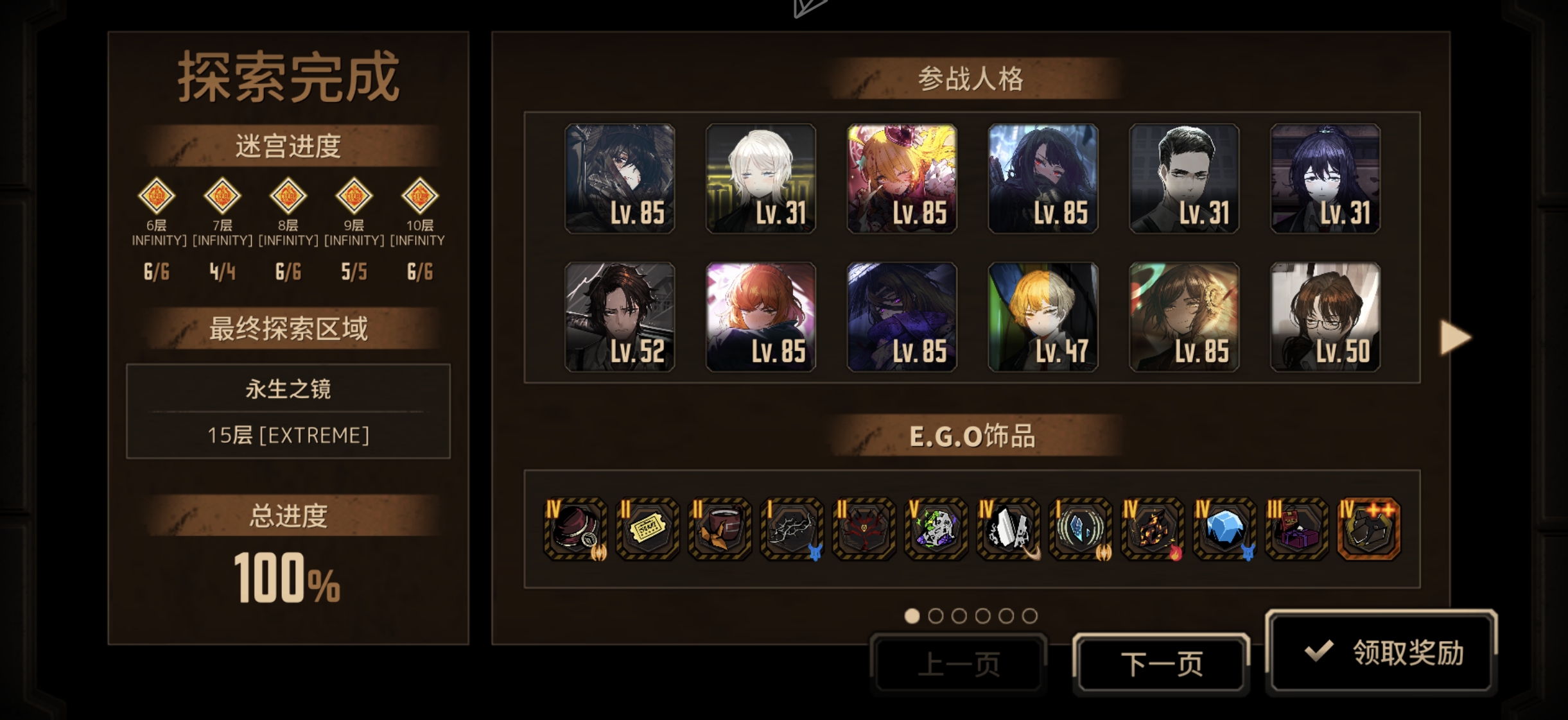
Task: Inspect the yellow ticket E.G.O gift
Action: pyautogui.click(x=647, y=529)
